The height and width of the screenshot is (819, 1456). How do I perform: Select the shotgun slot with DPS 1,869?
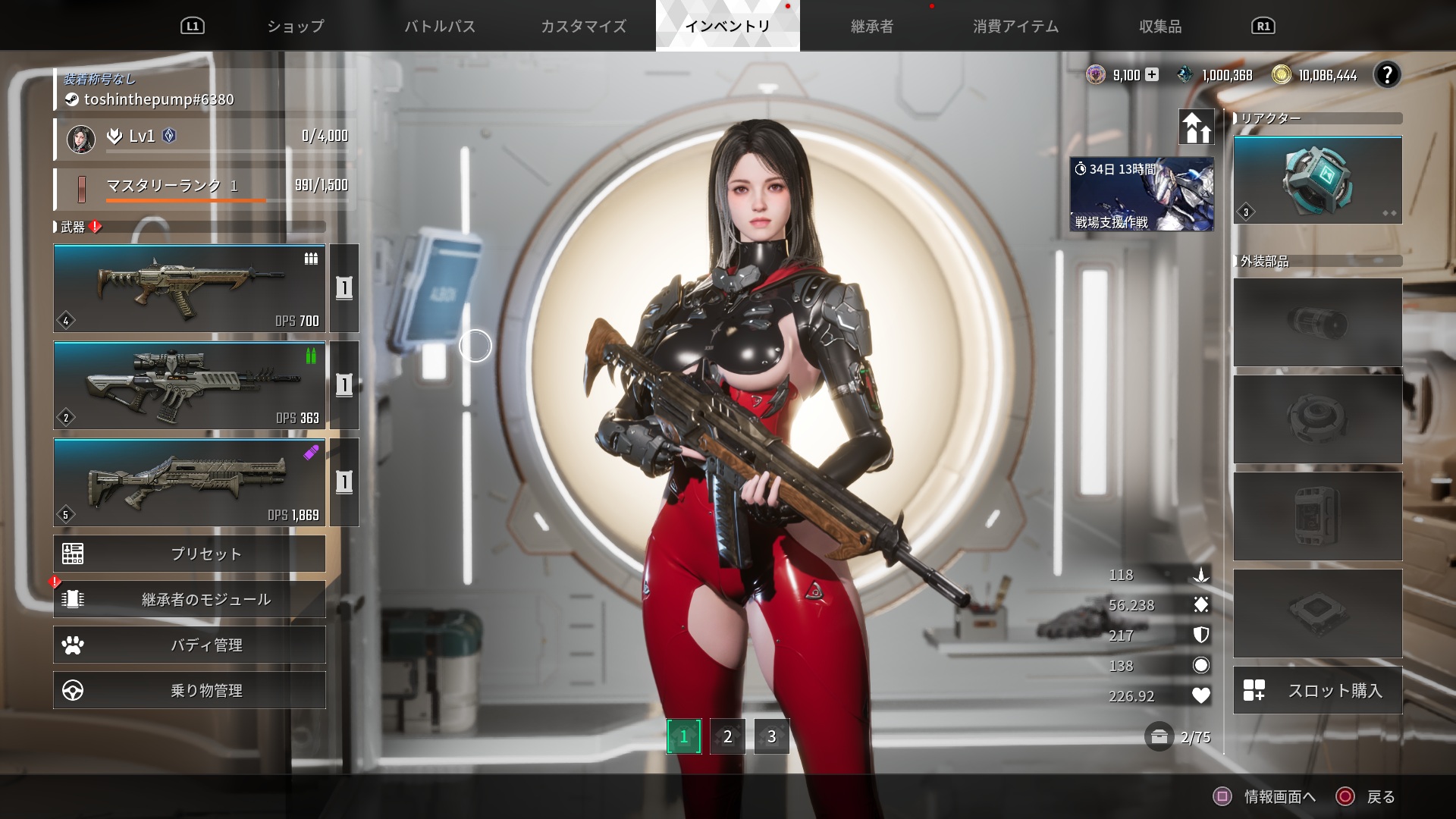[190, 482]
